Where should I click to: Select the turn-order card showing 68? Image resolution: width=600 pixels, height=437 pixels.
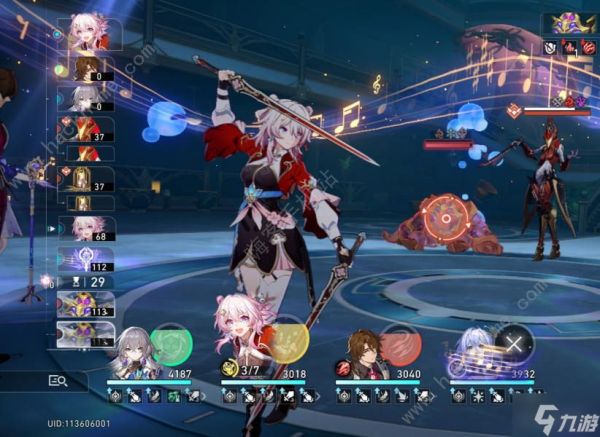click(88, 229)
